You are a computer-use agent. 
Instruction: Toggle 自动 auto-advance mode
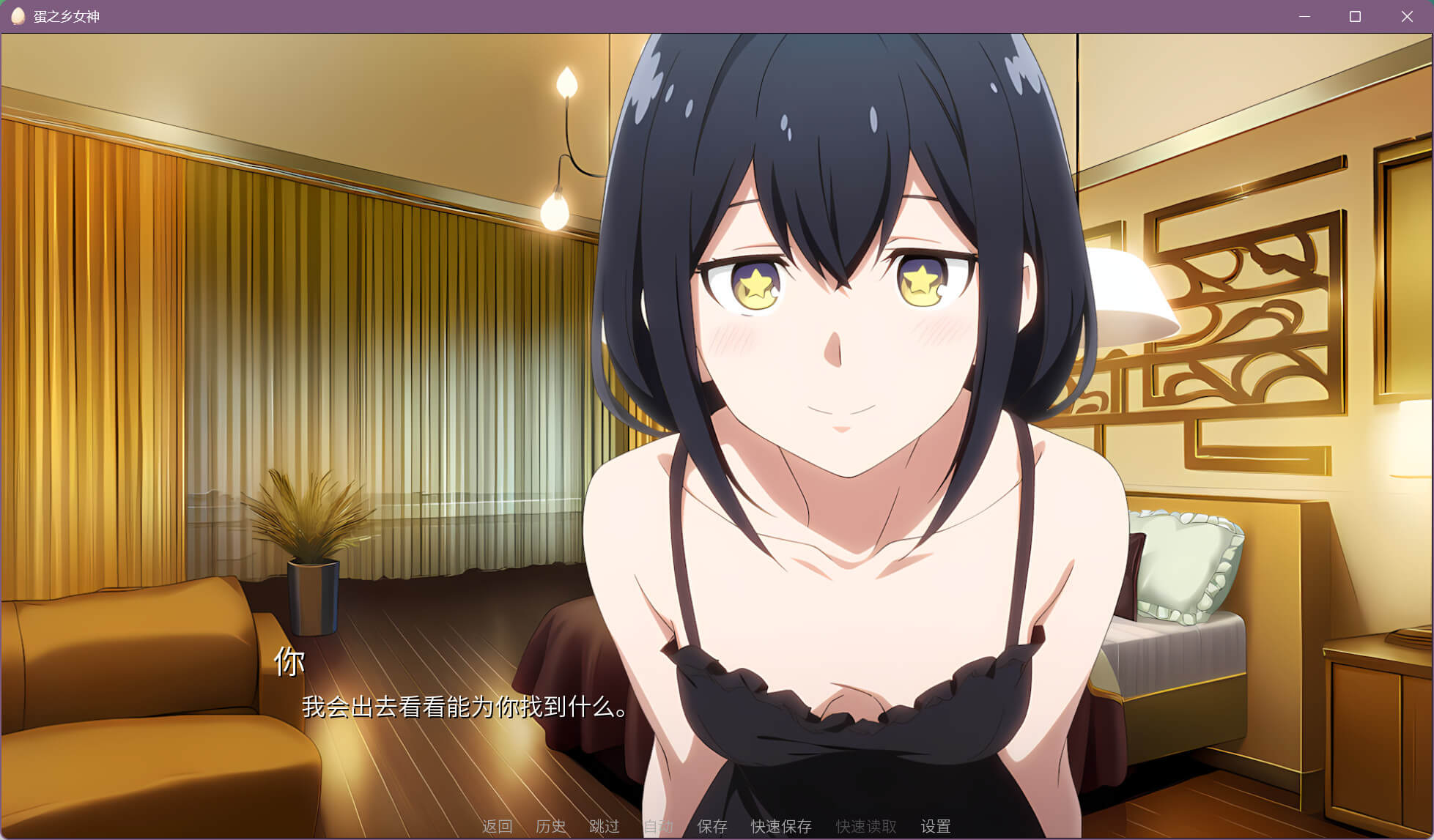658,826
